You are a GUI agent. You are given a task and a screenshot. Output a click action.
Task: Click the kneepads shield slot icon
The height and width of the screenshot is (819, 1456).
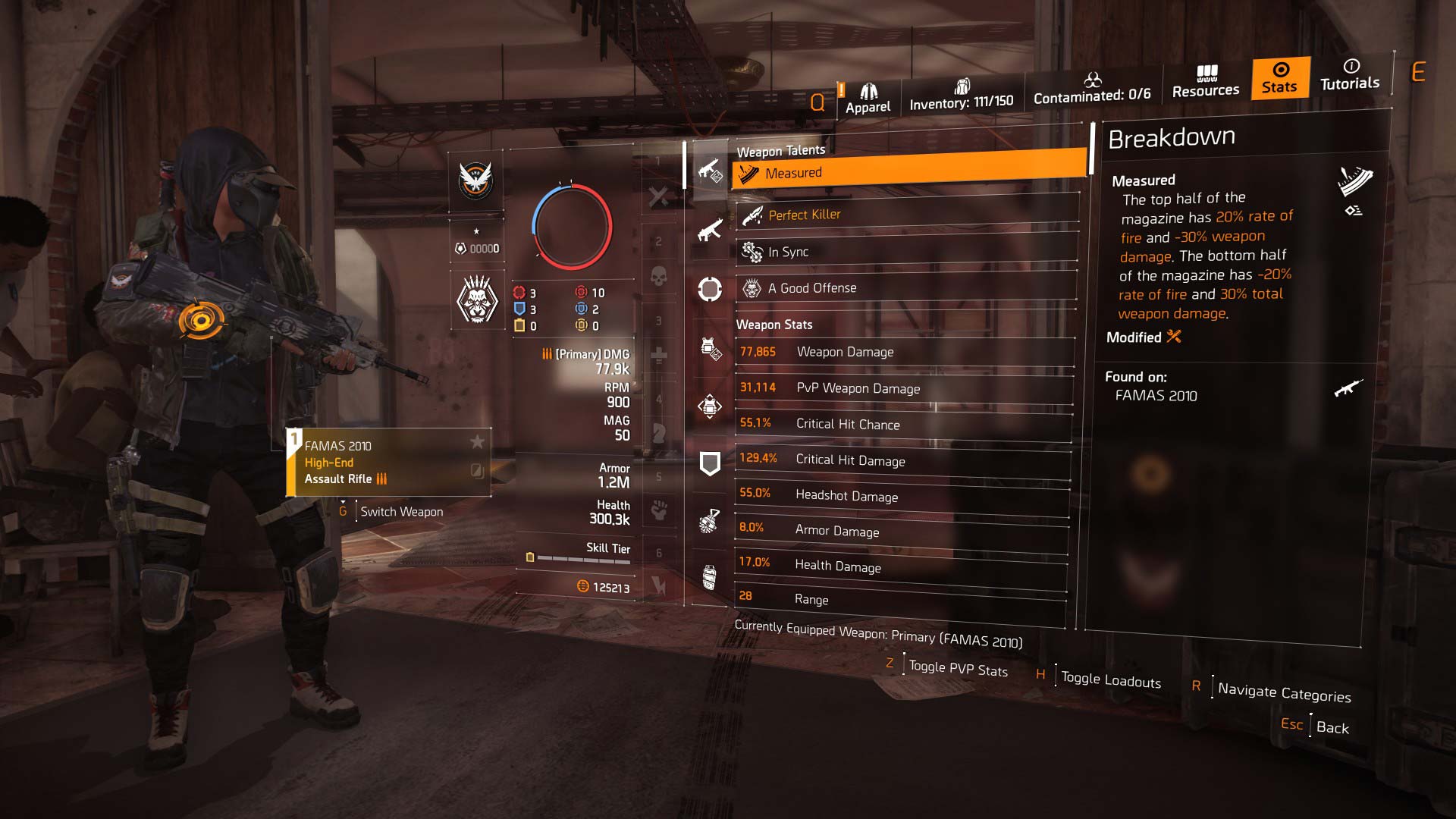point(709,463)
